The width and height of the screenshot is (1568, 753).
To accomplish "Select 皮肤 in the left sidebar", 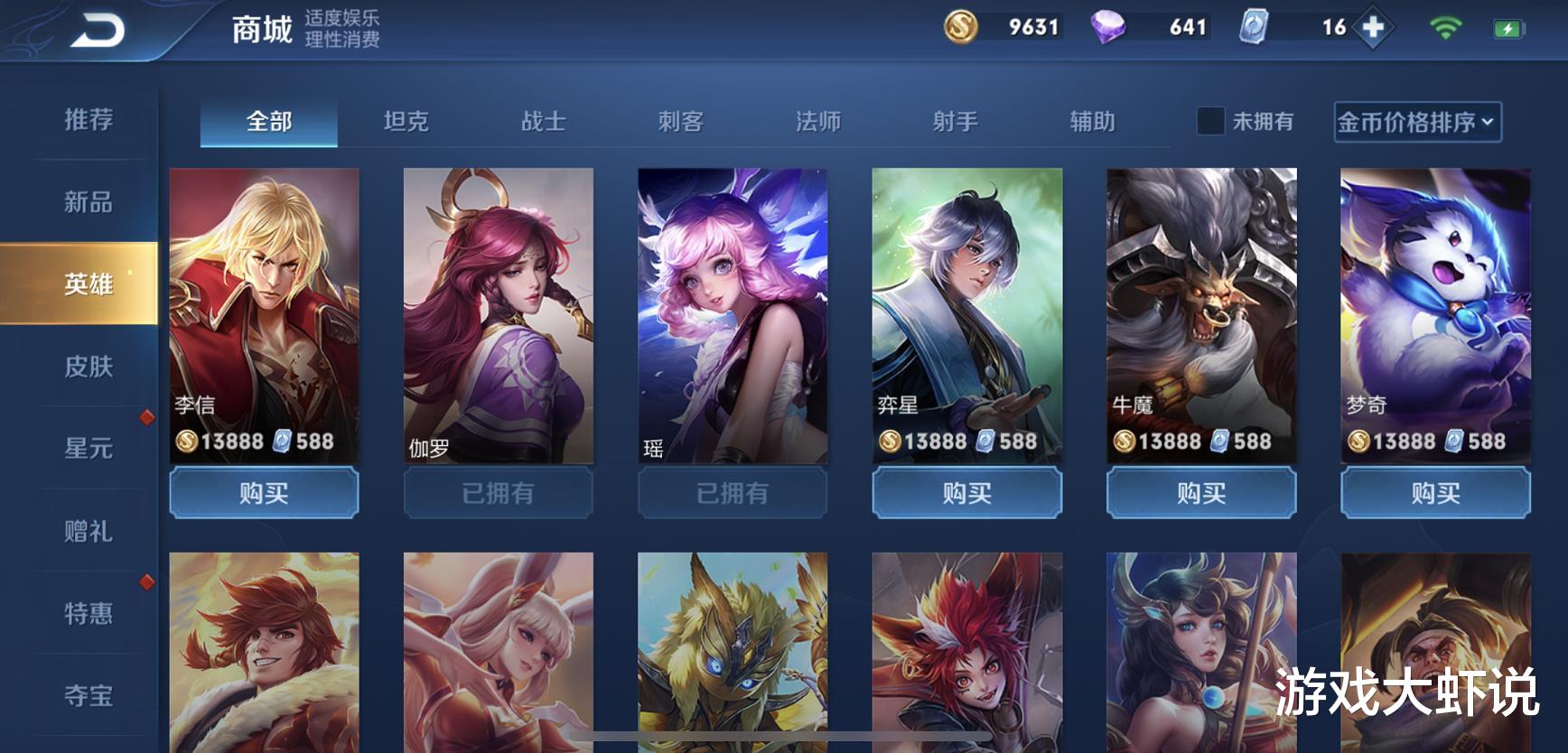I will [x=86, y=367].
